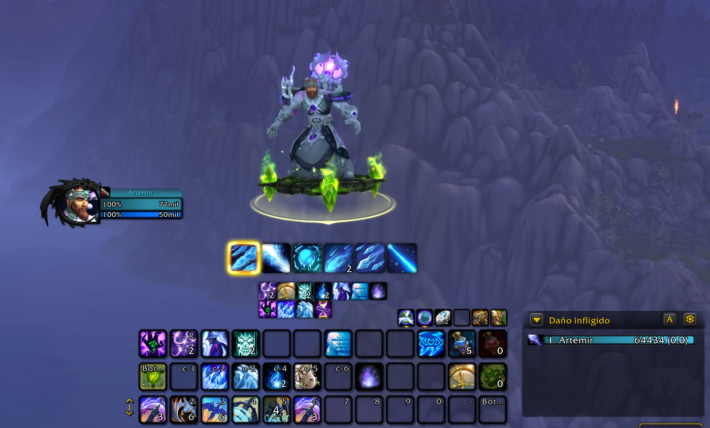The image size is (710, 428).
Task: Use the diagonal ice beam ability
Action: tap(401, 258)
